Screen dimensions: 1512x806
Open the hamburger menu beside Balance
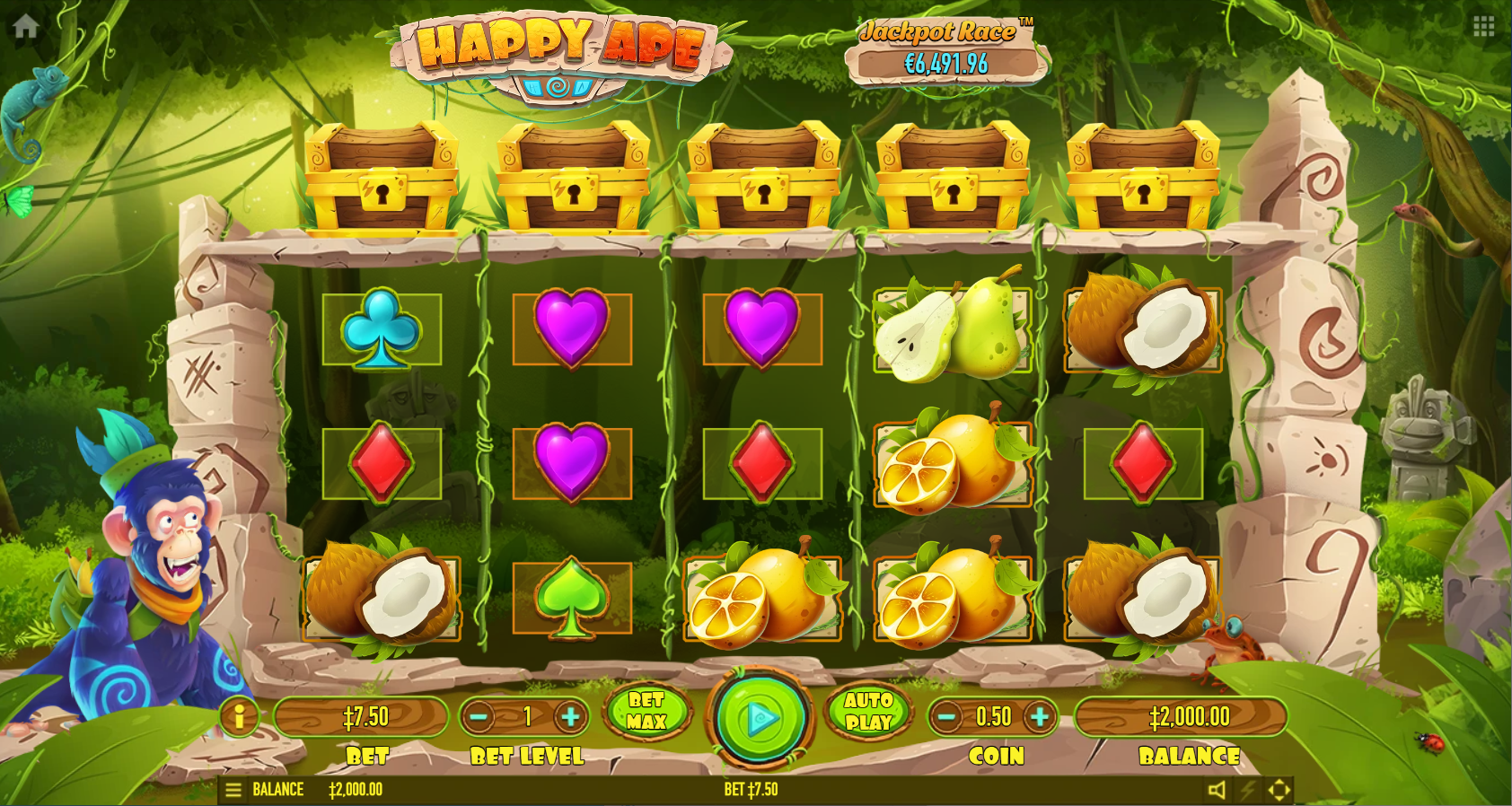(x=233, y=790)
